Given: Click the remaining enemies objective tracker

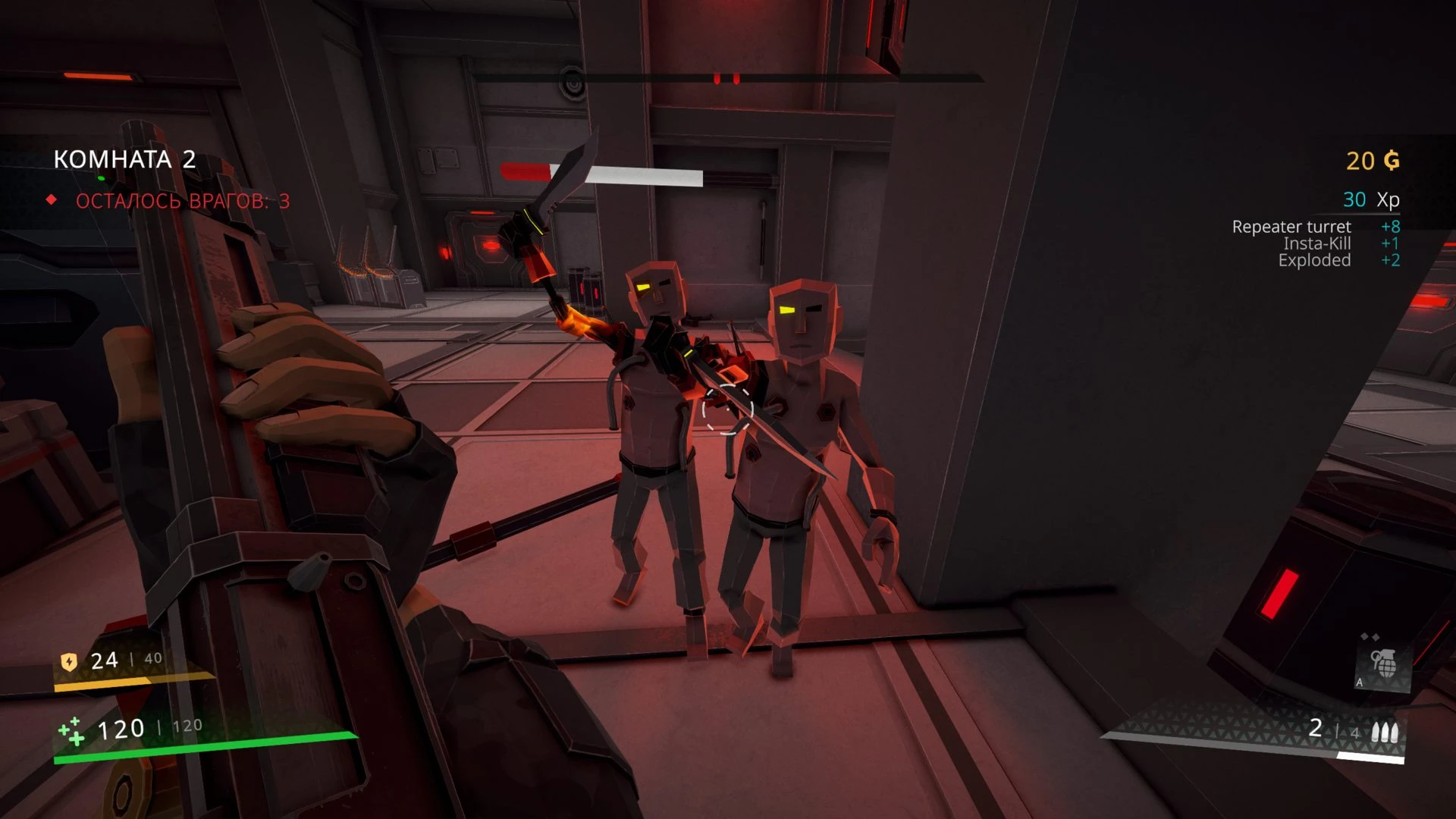Looking at the screenshot, I should click(182, 201).
